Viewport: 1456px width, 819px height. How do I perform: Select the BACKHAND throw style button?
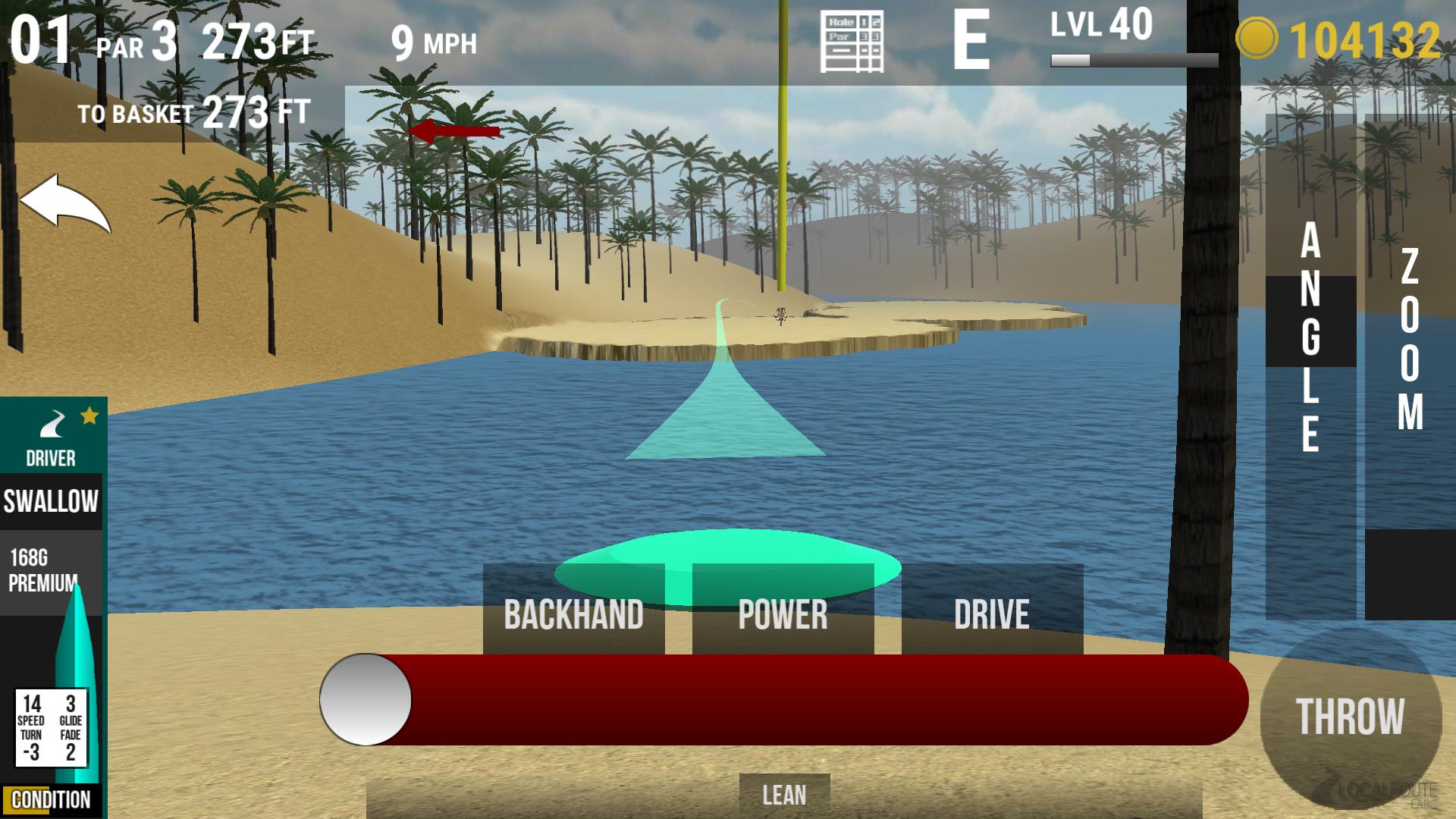573,613
